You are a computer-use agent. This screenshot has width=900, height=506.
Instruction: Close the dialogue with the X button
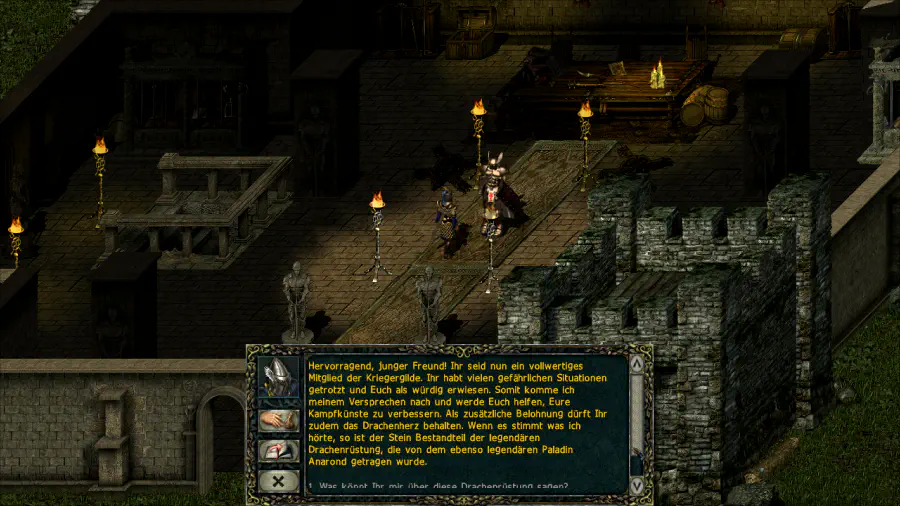pyautogui.click(x=278, y=481)
